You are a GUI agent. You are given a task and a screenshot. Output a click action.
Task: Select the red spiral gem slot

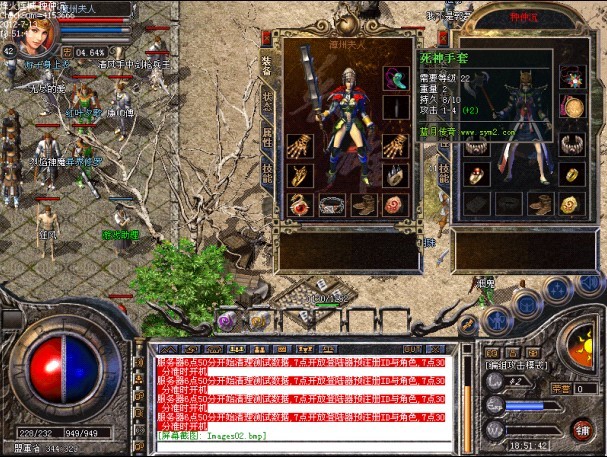(x=397, y=205)
